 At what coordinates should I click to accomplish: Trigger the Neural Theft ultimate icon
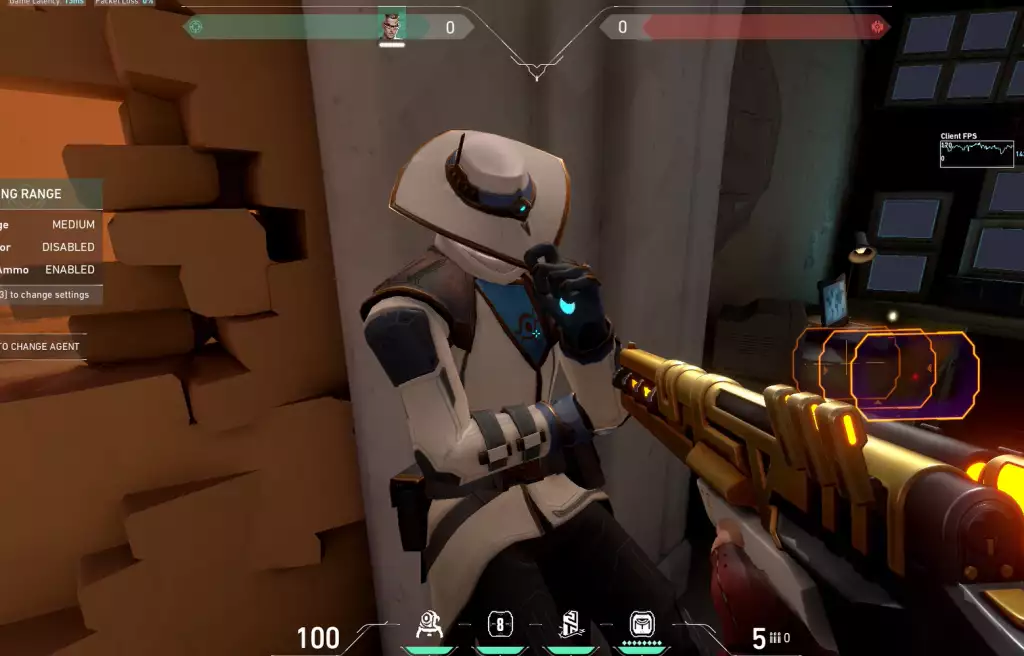pyautogui.click(x=641, y=626)
